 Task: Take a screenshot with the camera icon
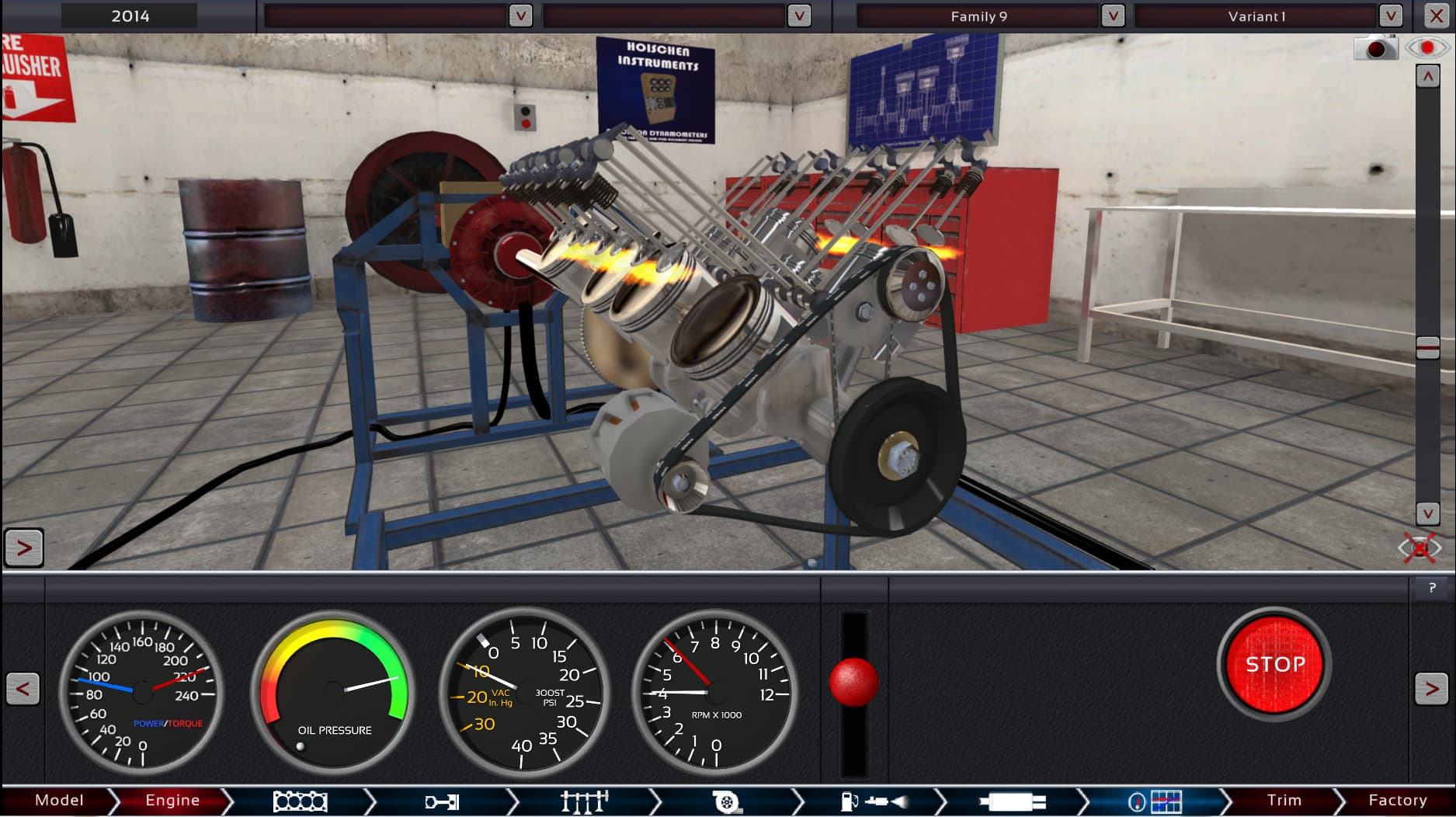pos(1374,47)
